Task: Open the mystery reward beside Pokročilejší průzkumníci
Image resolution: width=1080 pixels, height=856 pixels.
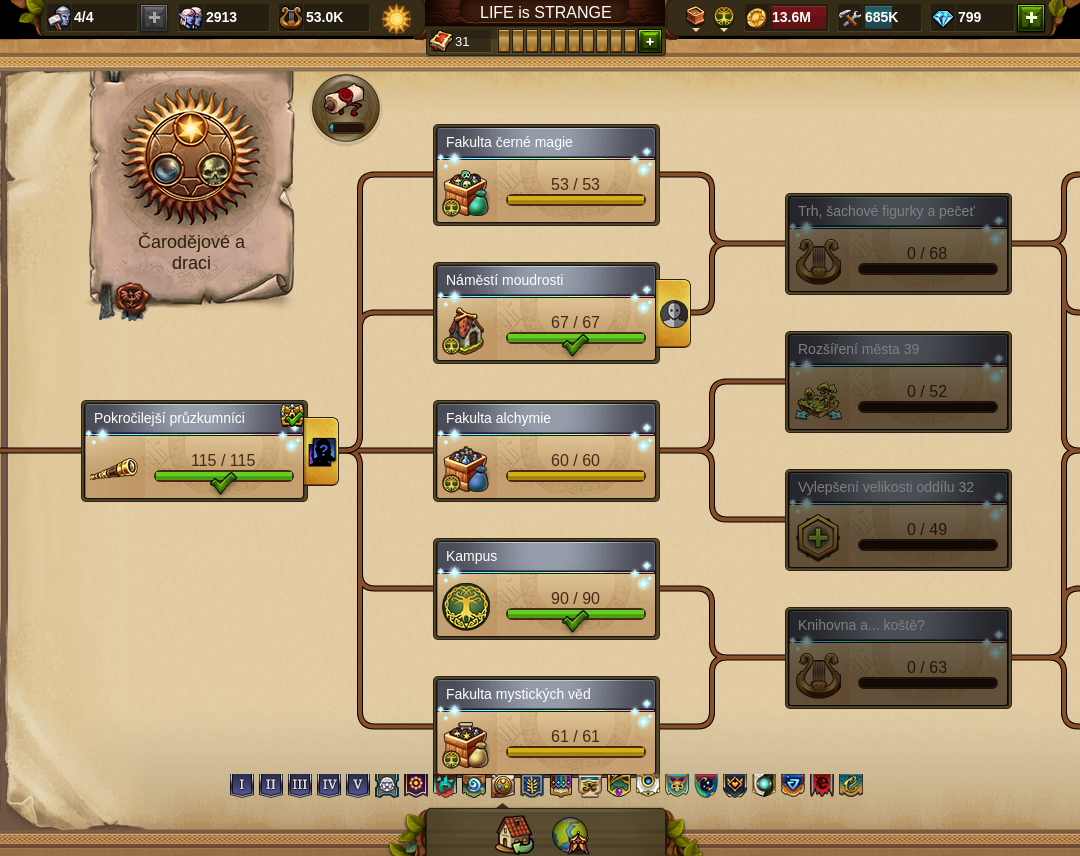Action: click(322, 452)
